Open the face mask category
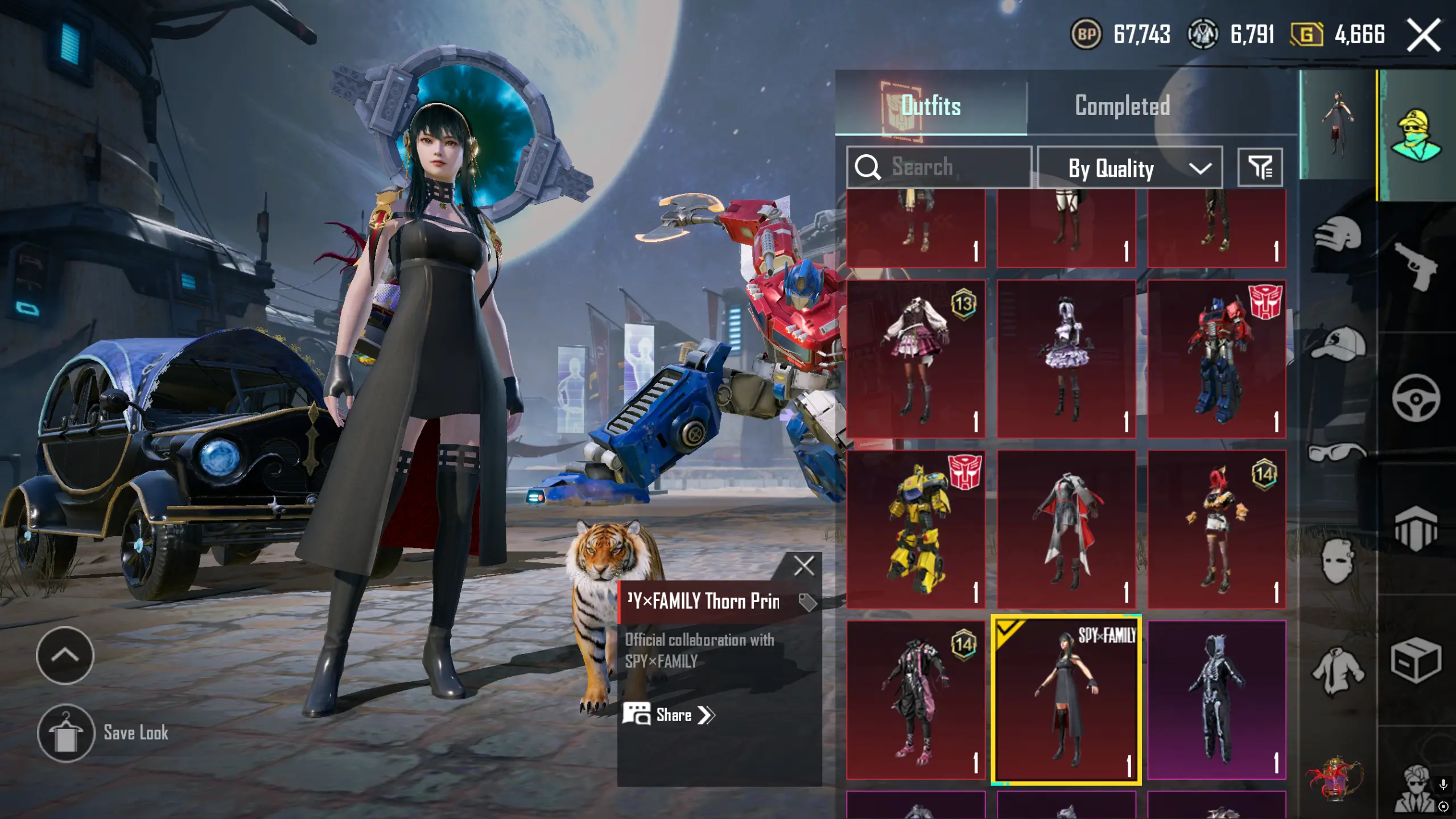The height and width of the screenshot is (819, 1456). coord(1338,561)
